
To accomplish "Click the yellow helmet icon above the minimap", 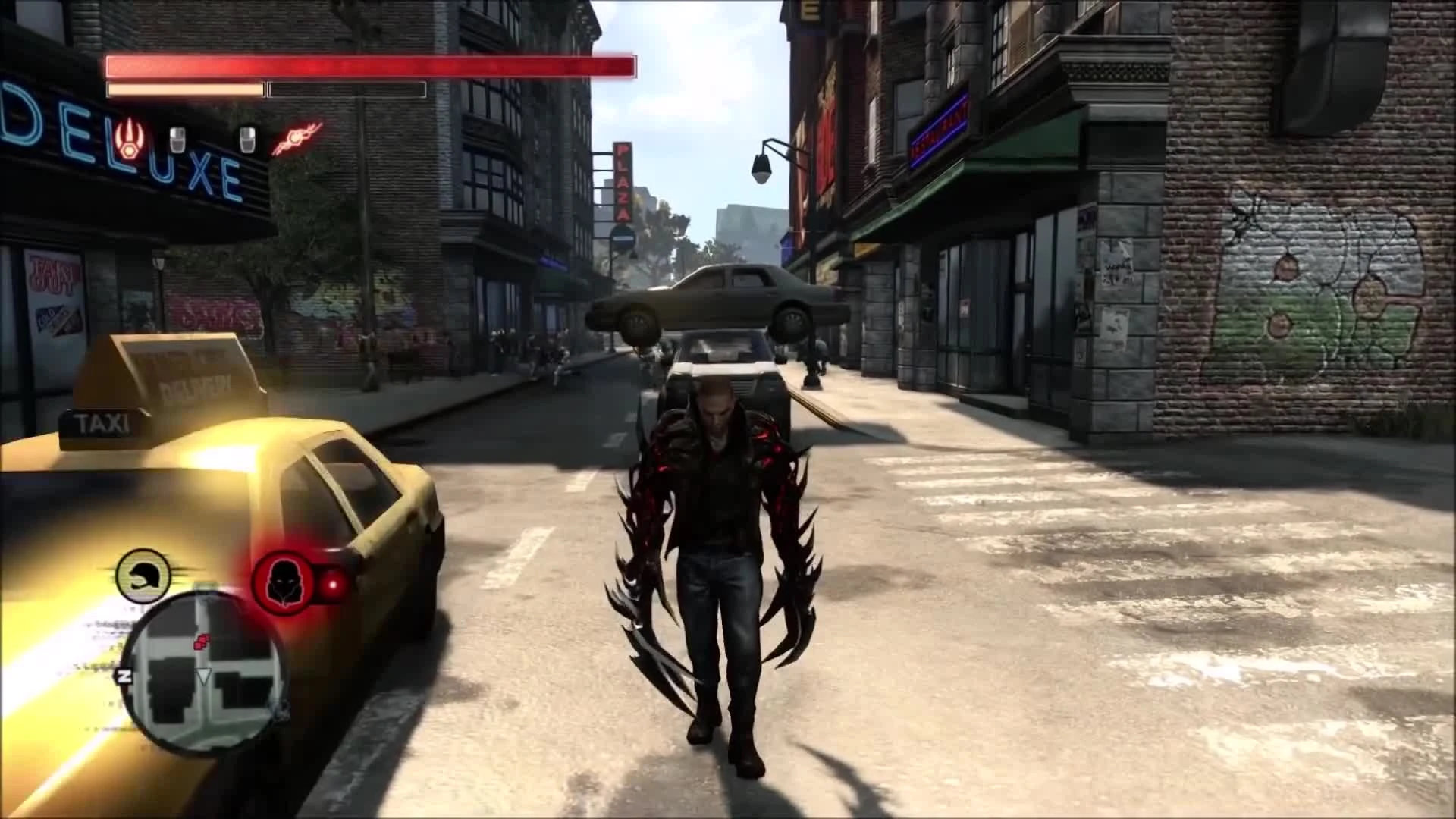I will pos(143,576).
